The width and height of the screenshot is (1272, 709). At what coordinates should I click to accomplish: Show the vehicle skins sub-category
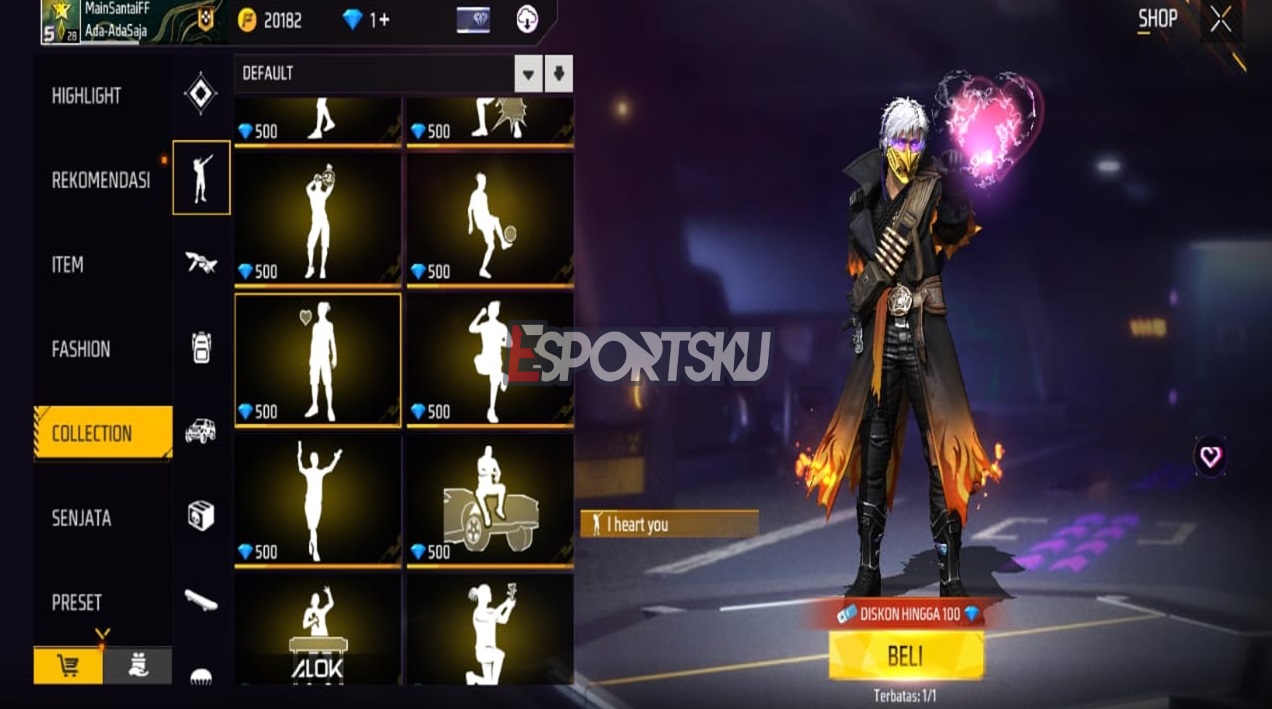coord(201,431)
